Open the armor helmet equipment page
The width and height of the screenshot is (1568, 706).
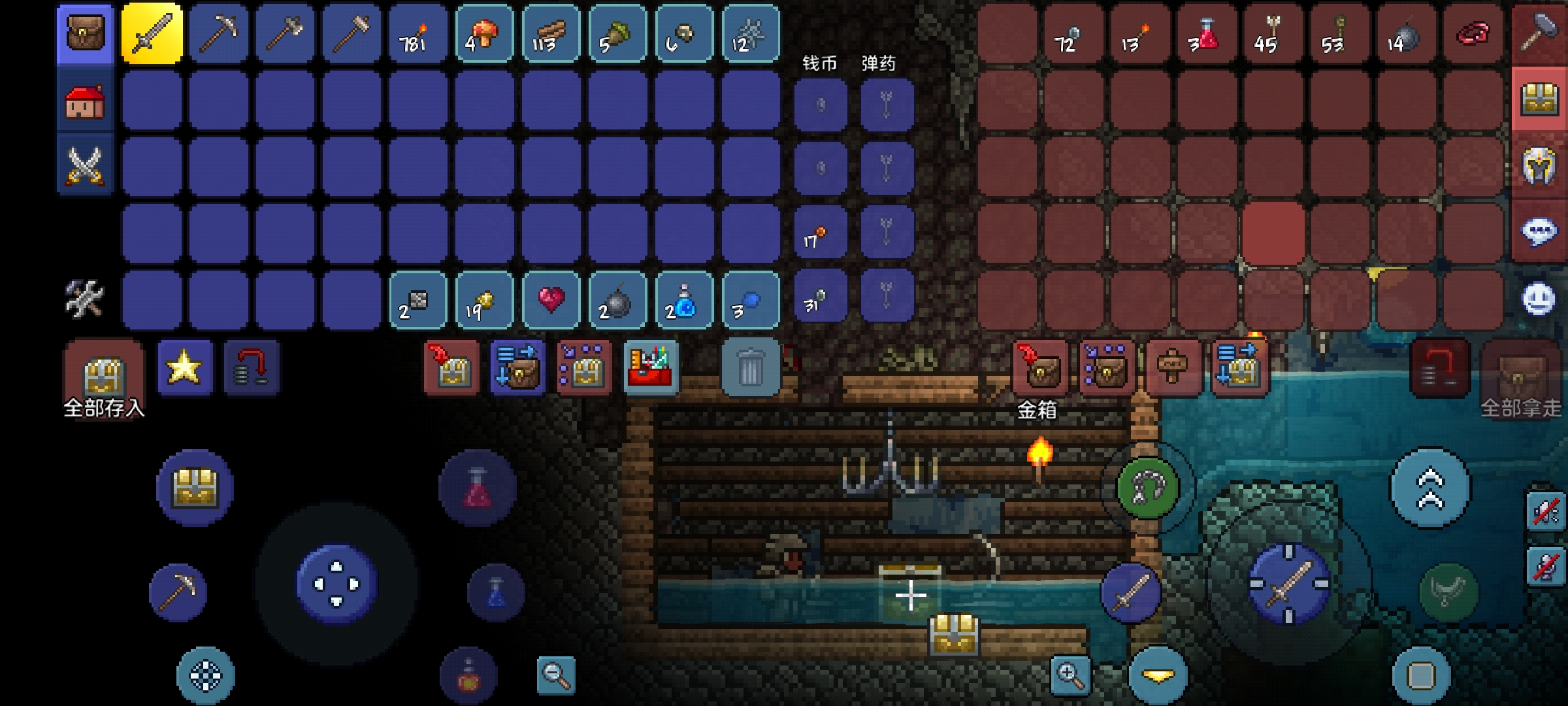tap(1539, 165)
